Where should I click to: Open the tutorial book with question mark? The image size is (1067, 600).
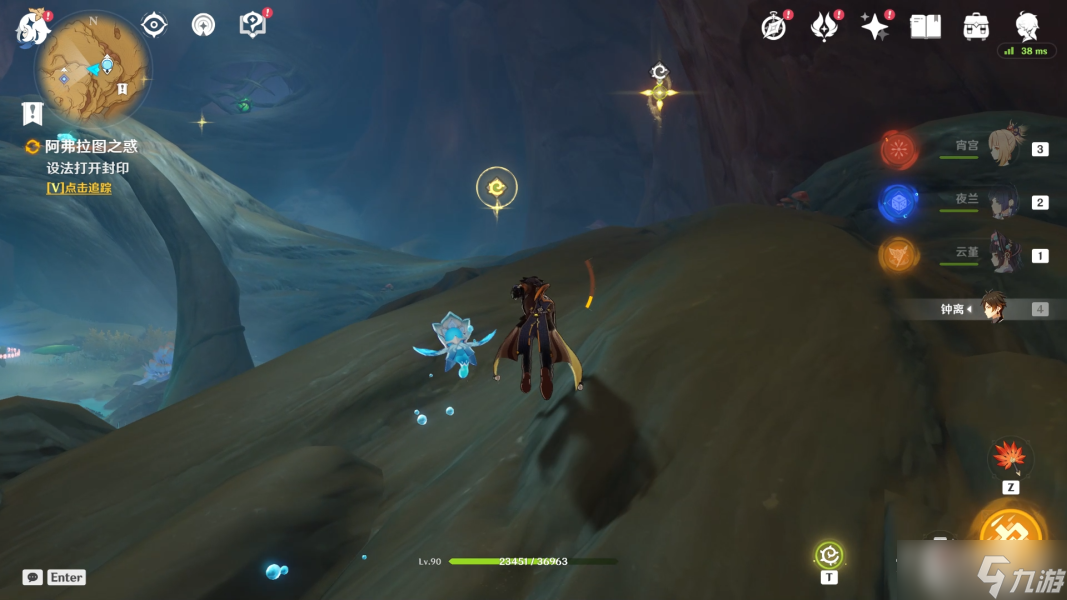pyautogui.click(x=254, y=25)
